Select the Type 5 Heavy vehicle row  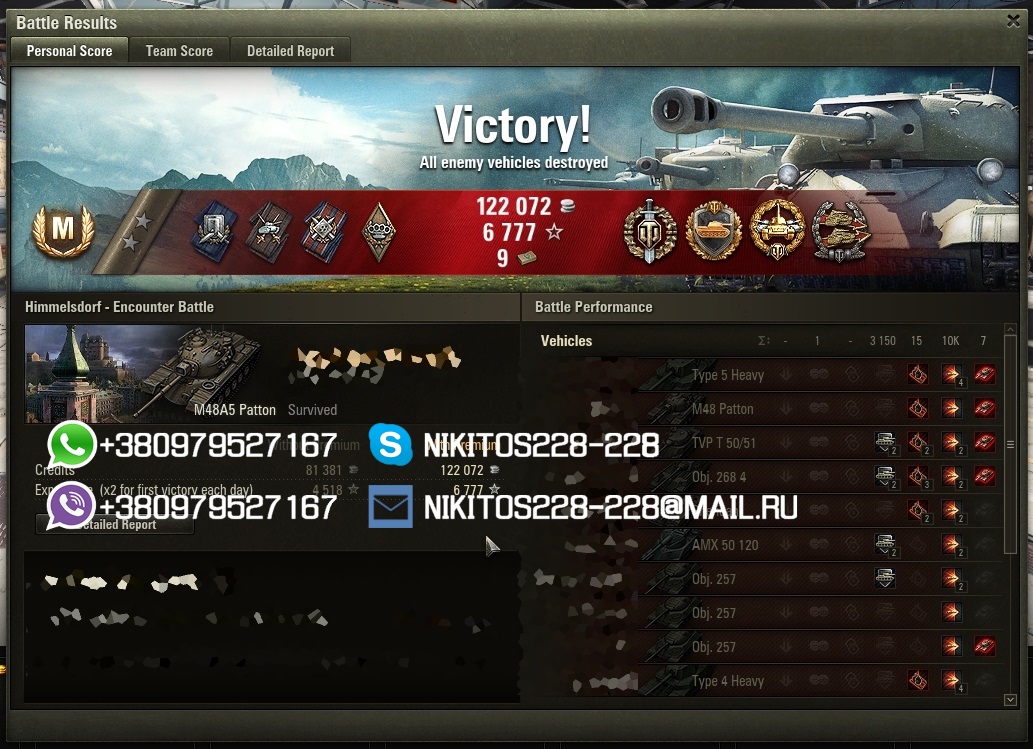click(727, 375)
